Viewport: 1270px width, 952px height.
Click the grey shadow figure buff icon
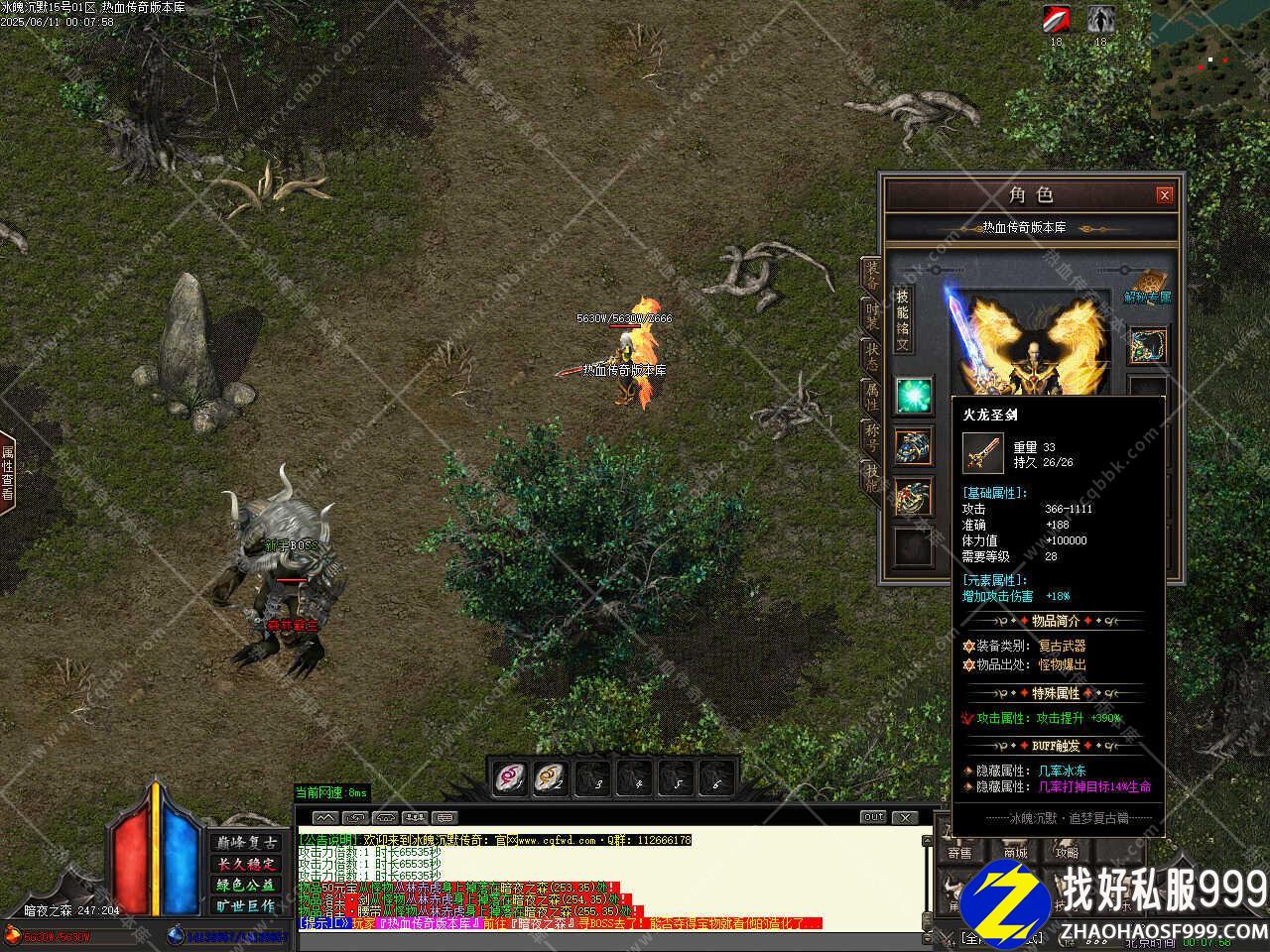[1099, 19]
